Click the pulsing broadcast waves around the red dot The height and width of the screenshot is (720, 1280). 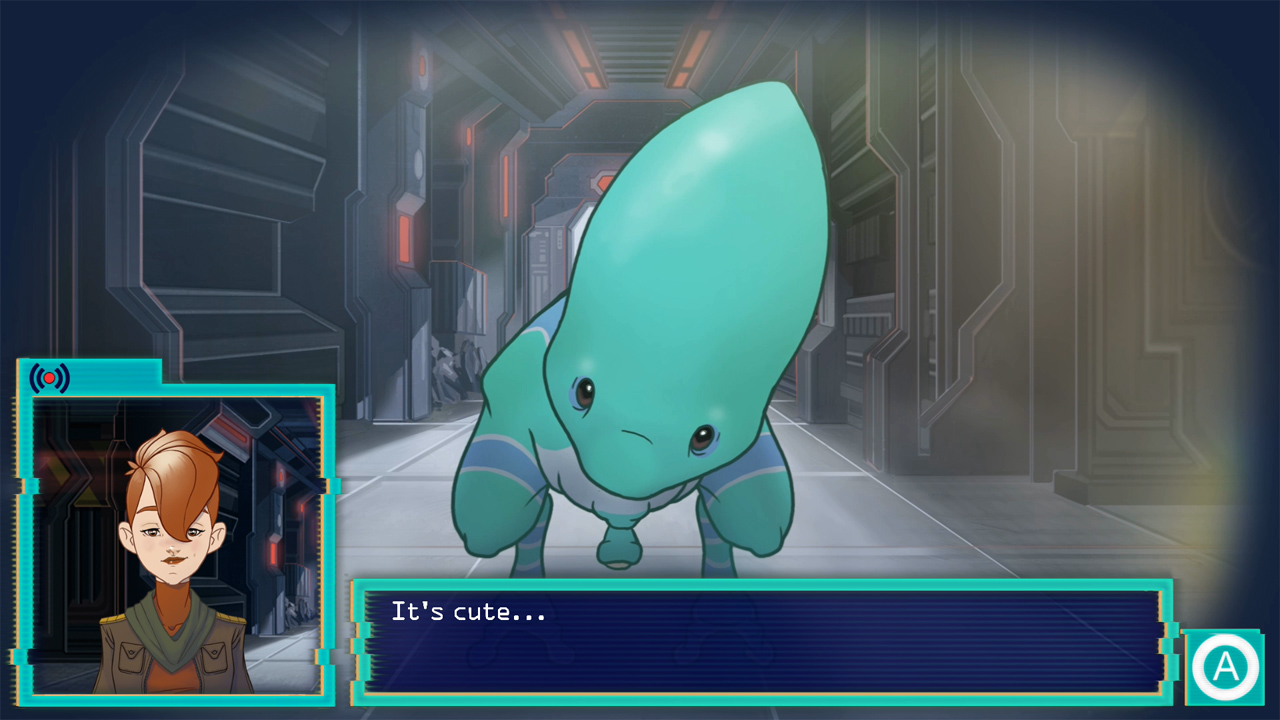[47, 378]
